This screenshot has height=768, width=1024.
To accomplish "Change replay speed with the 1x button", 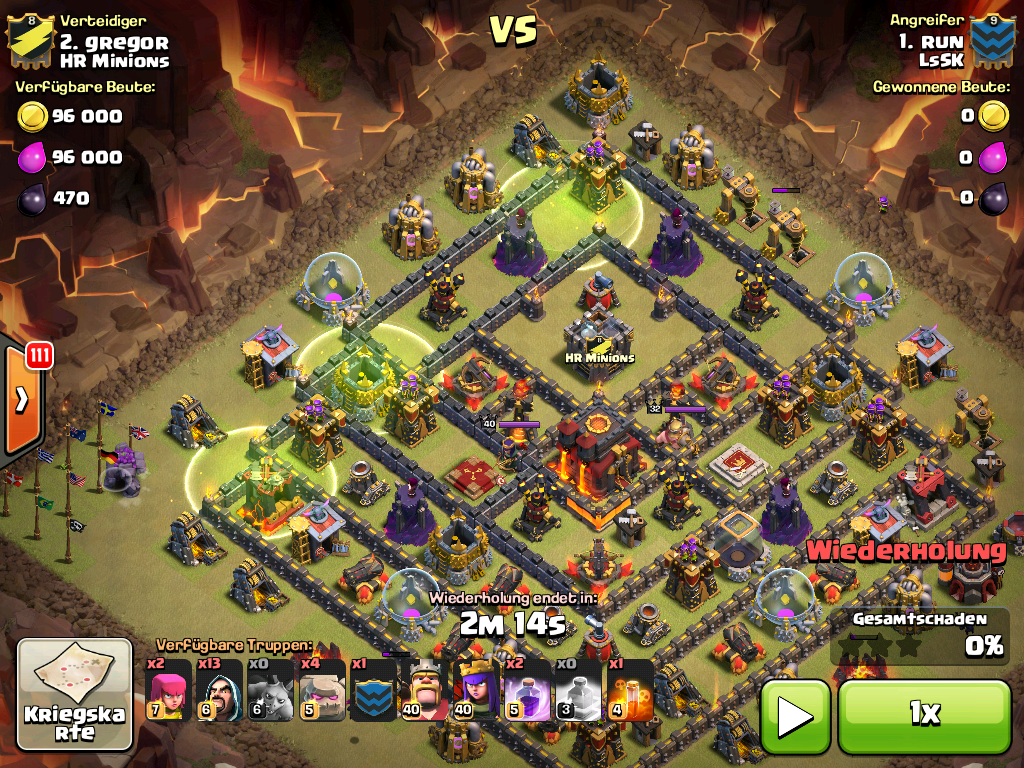I will [x=924, y=714].
